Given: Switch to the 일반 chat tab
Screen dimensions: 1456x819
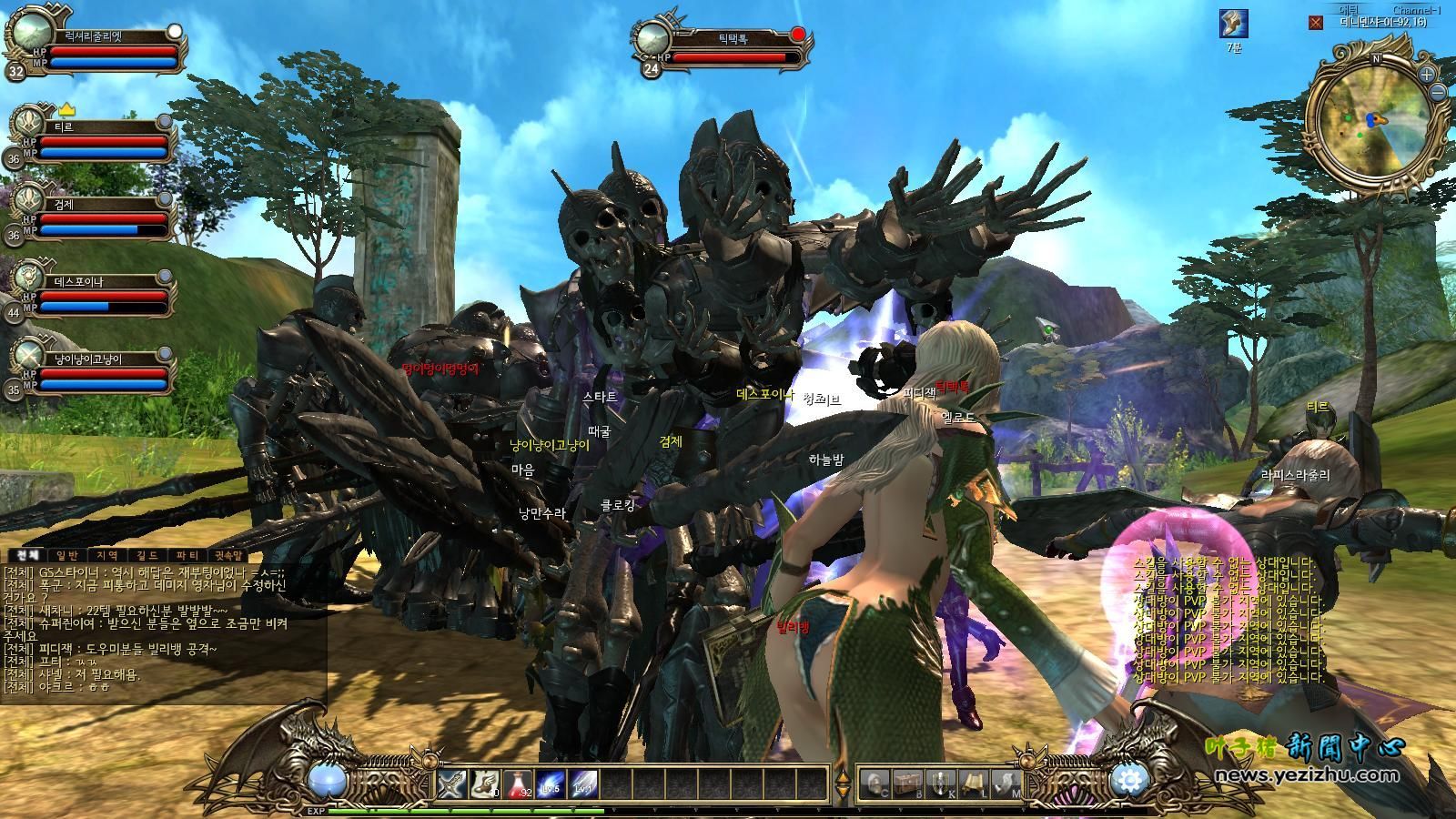Looking at the screenshot, I should coord(67,555).
